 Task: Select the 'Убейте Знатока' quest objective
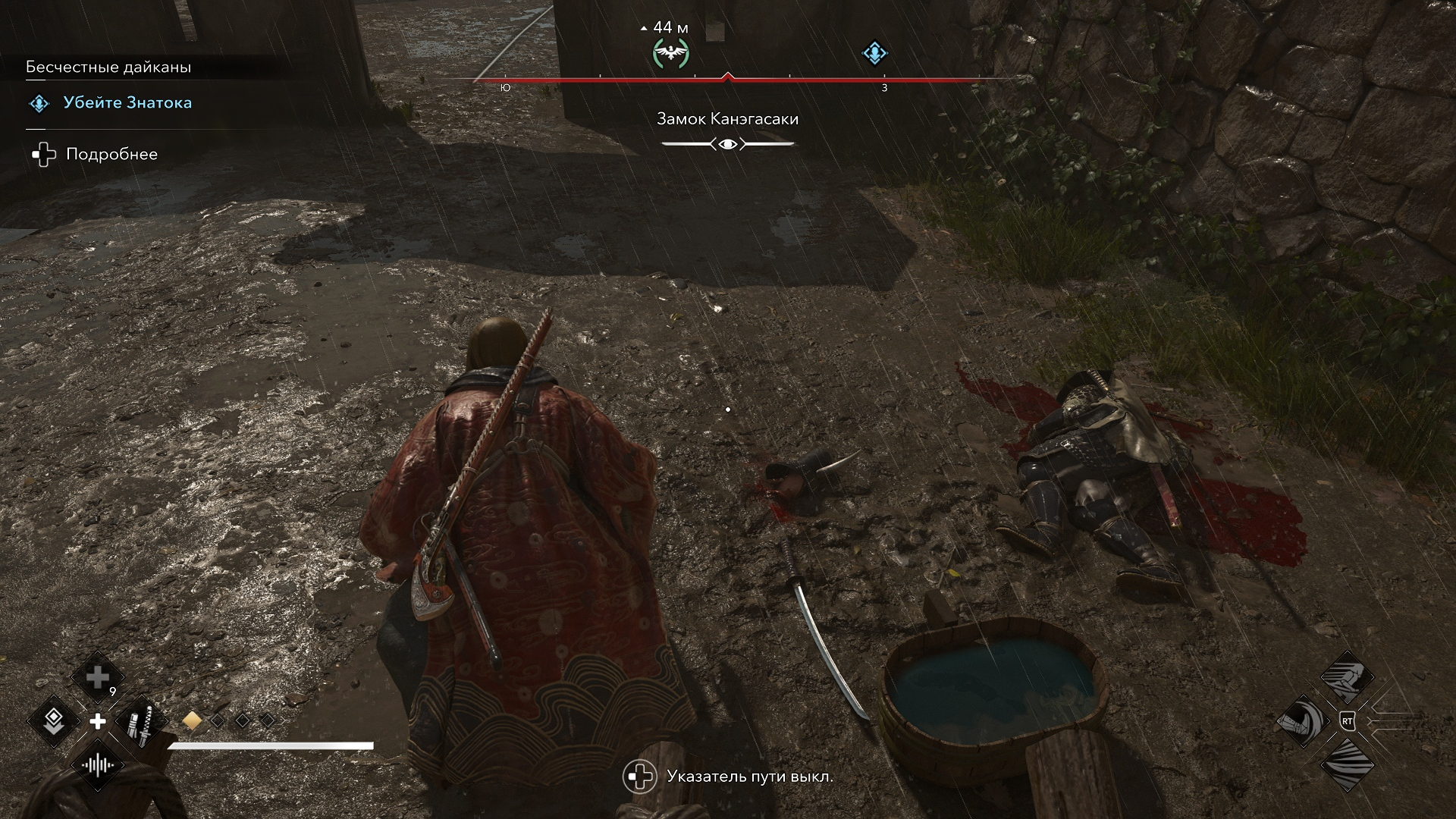coord(127,103)
